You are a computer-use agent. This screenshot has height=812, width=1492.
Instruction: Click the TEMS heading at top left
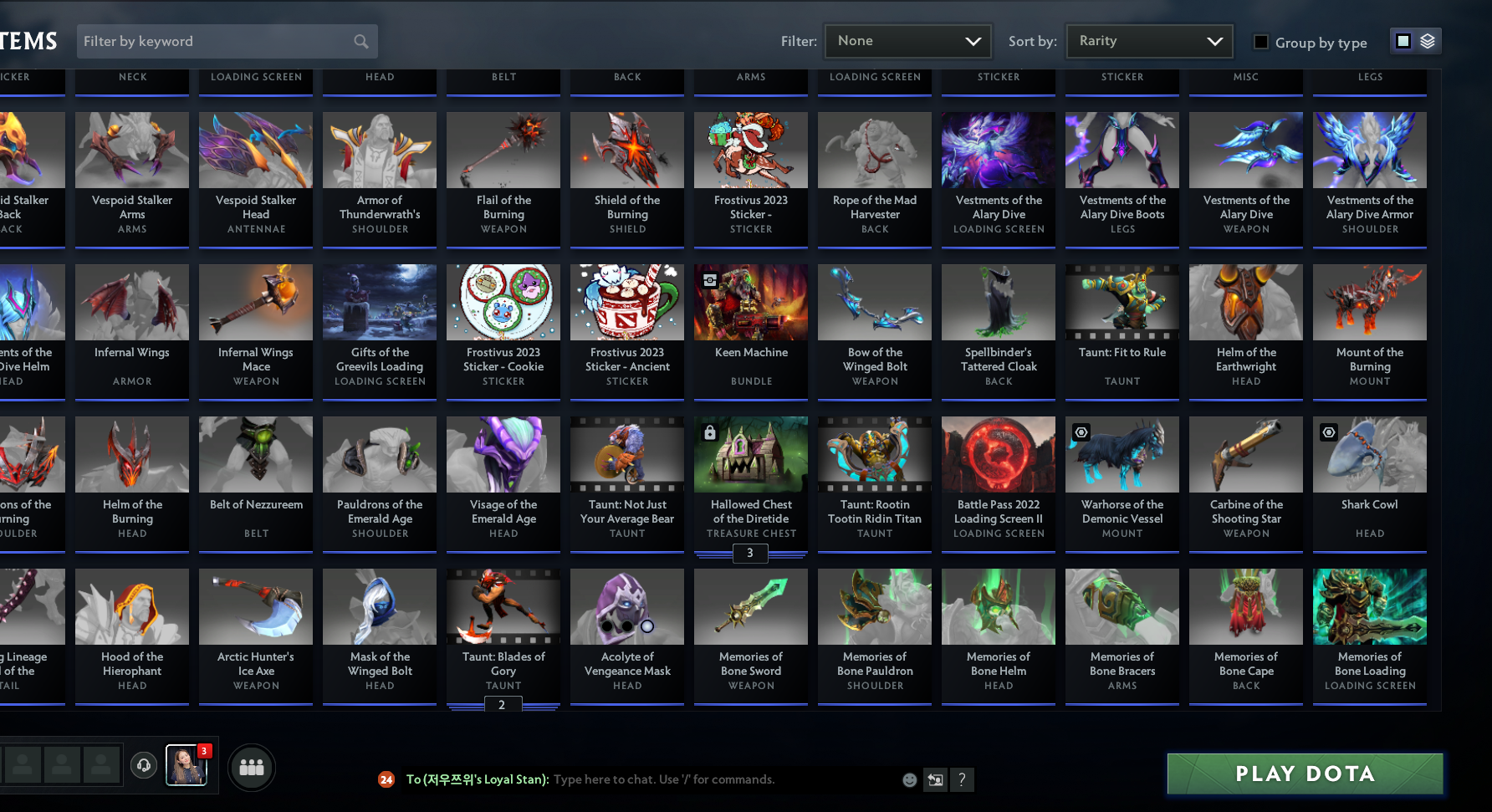28,40
